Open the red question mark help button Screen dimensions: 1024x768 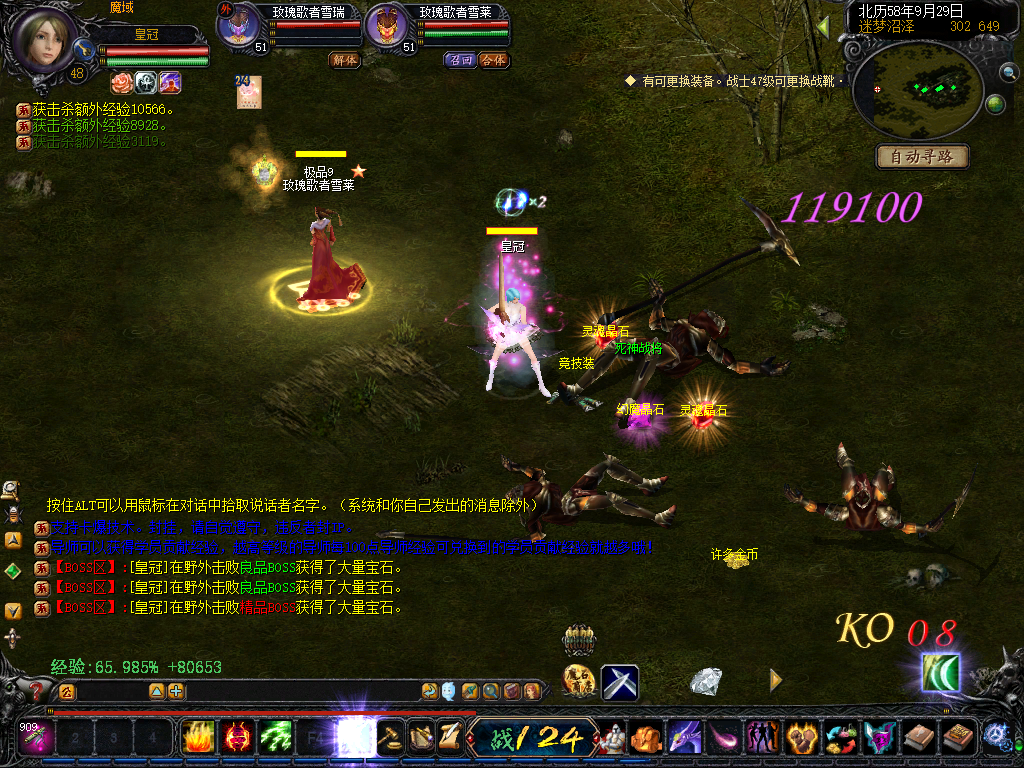[38, 690]
